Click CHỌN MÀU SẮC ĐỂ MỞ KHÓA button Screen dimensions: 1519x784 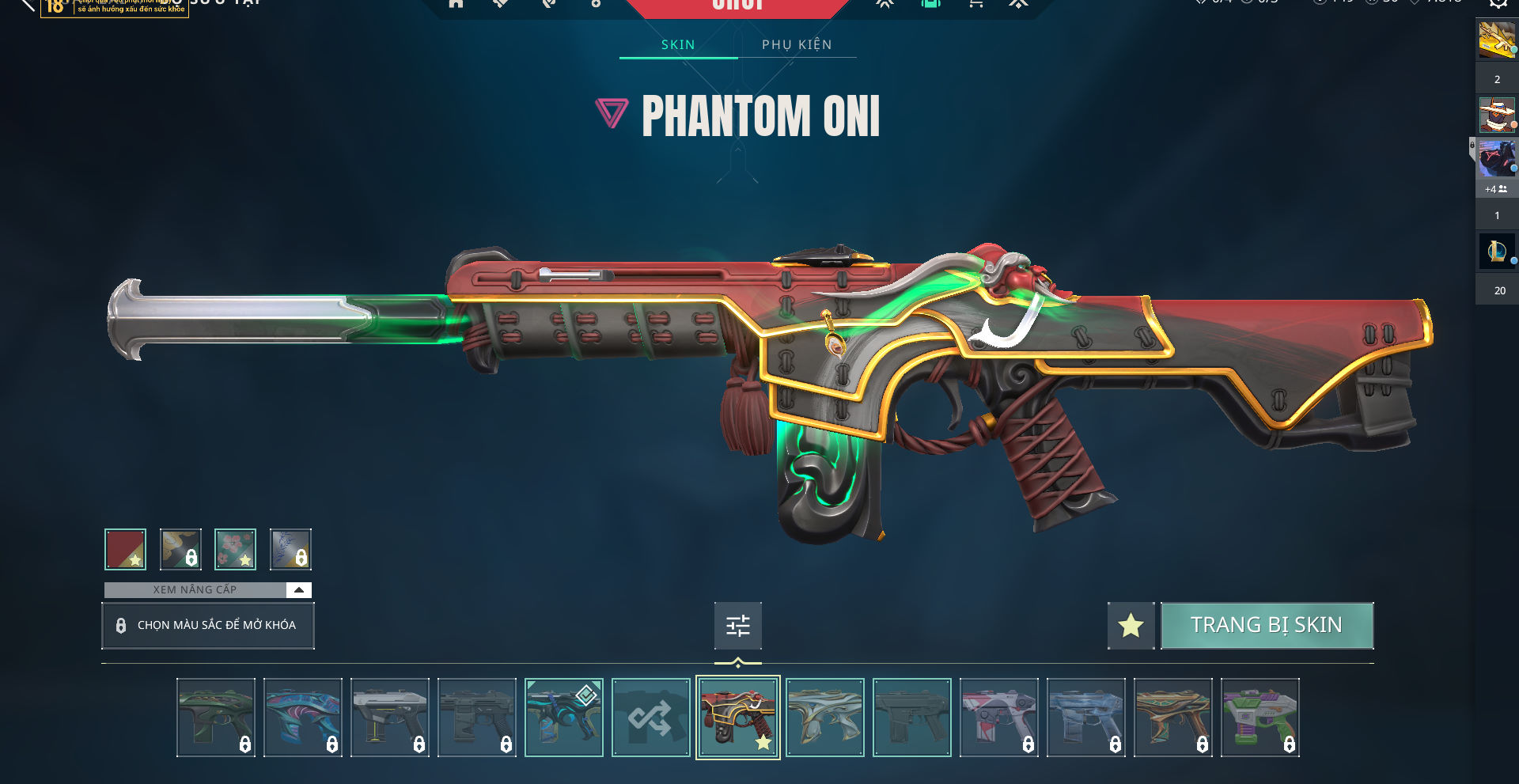208,625
